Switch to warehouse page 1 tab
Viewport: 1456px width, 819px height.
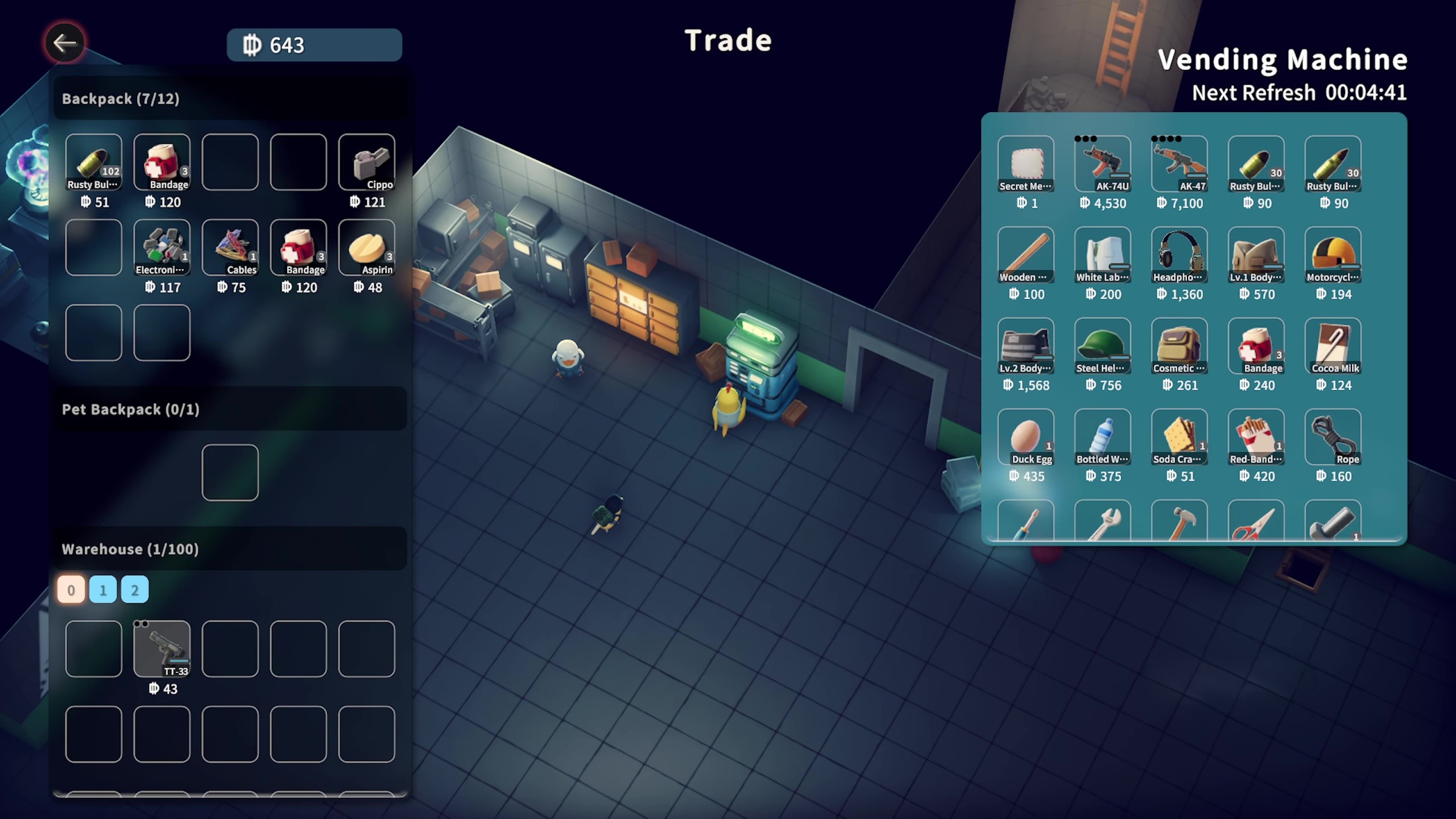point(103,590)
